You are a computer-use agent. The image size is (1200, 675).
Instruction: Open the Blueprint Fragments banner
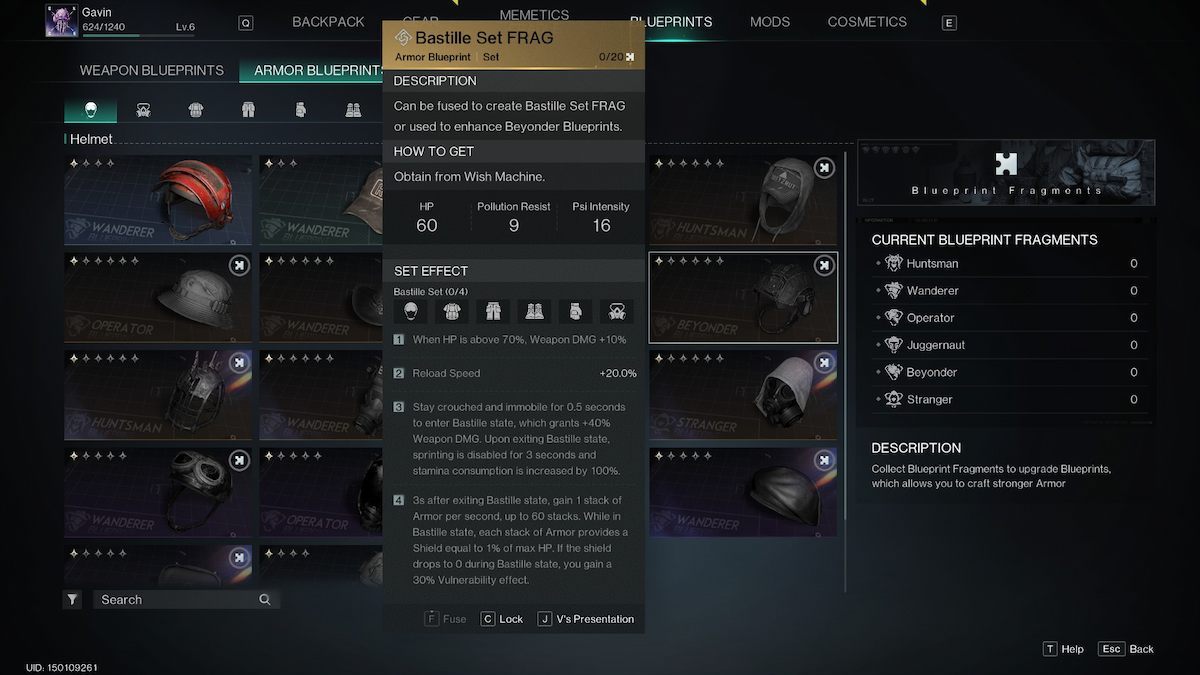pos(1006,172)
